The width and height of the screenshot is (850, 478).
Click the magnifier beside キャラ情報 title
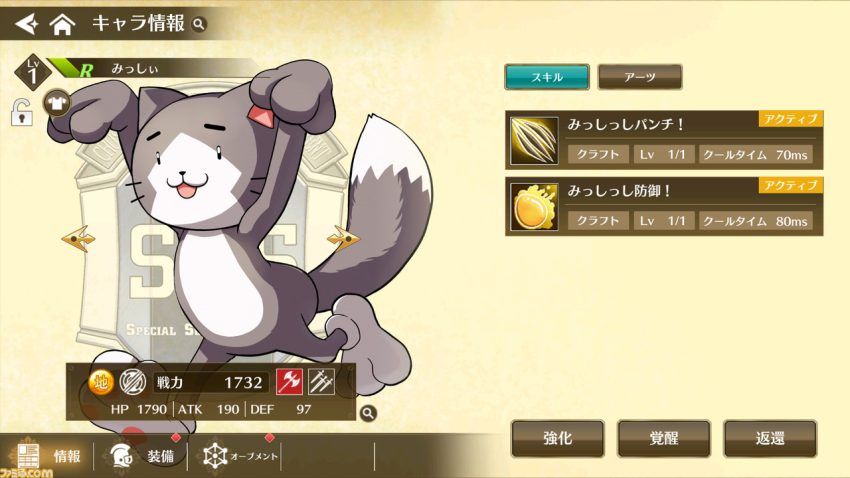point(199,23)
